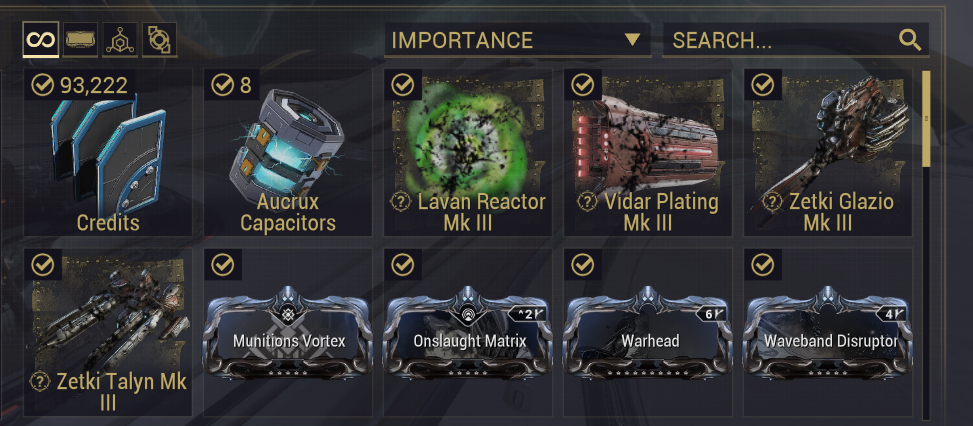Switch to the fourth filter tab
973x426 pixels.
pyautogui.click(x=159, y=40)
